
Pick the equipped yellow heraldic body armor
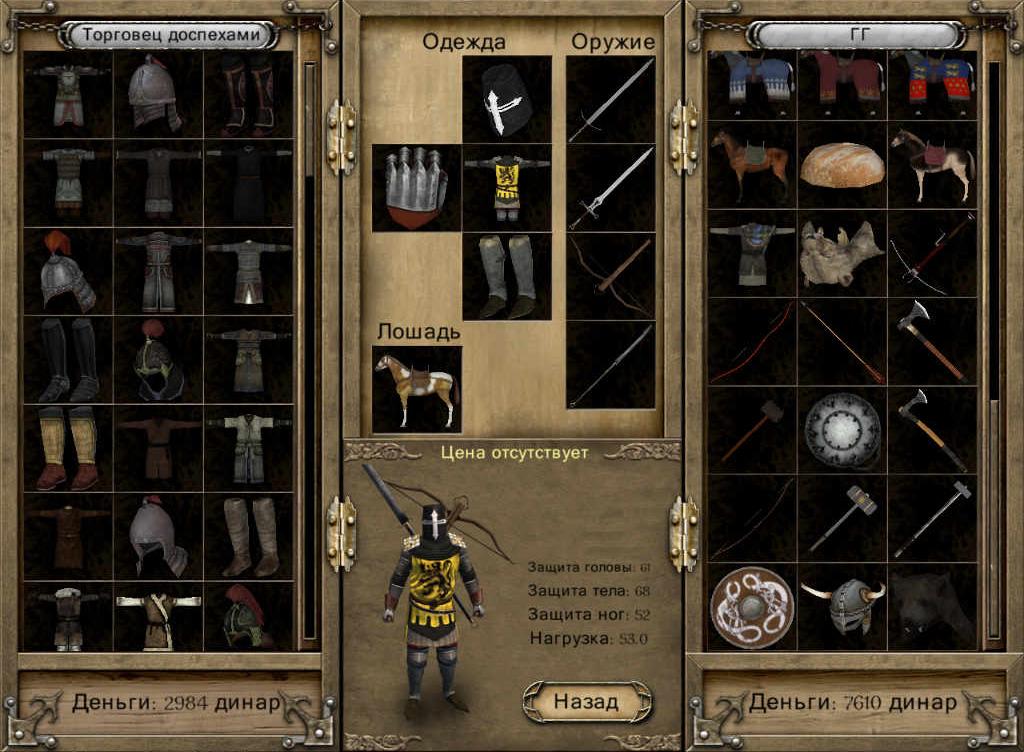point(506,188)
